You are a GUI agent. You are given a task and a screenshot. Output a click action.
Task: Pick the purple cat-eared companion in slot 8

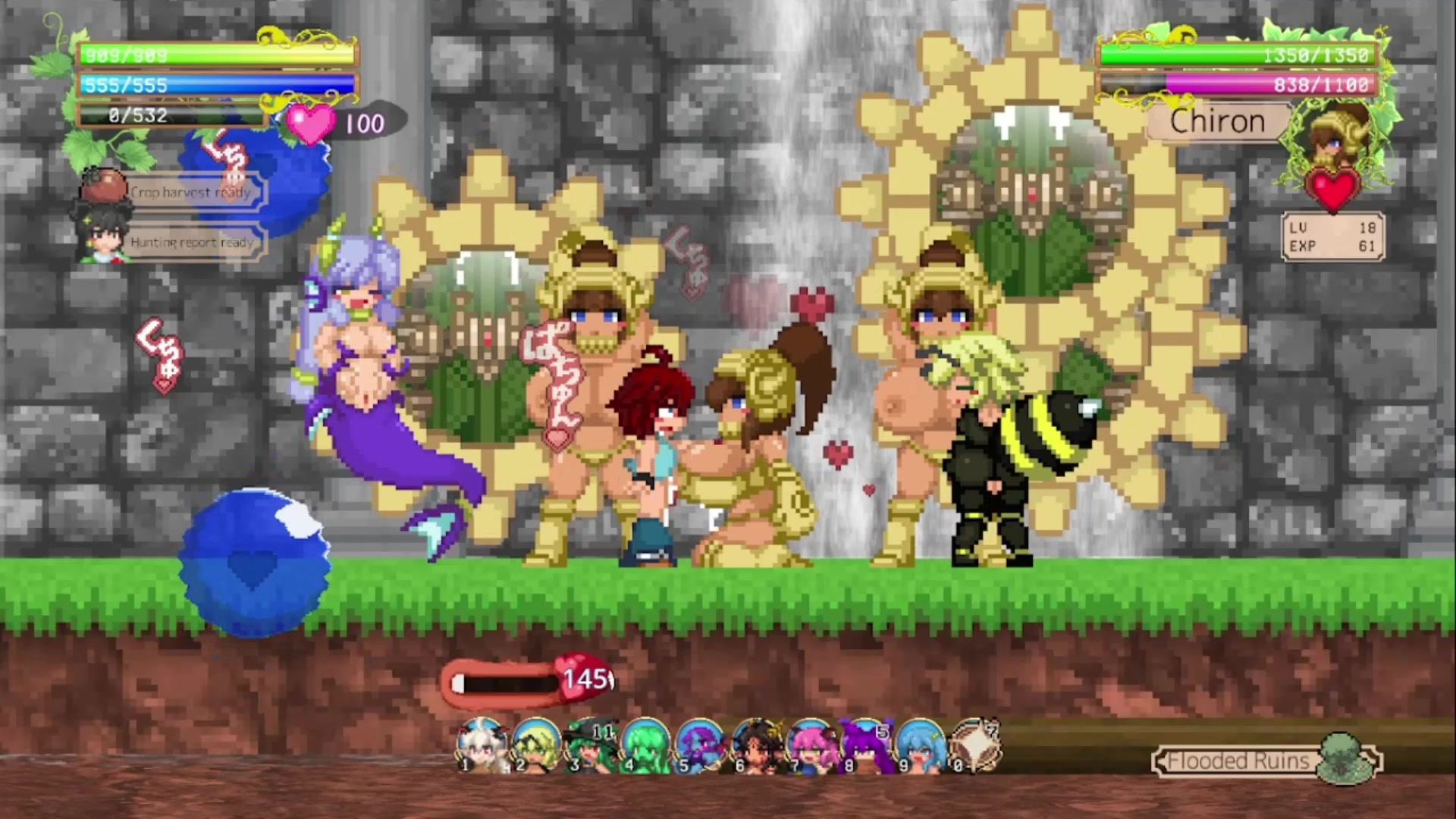864,745
